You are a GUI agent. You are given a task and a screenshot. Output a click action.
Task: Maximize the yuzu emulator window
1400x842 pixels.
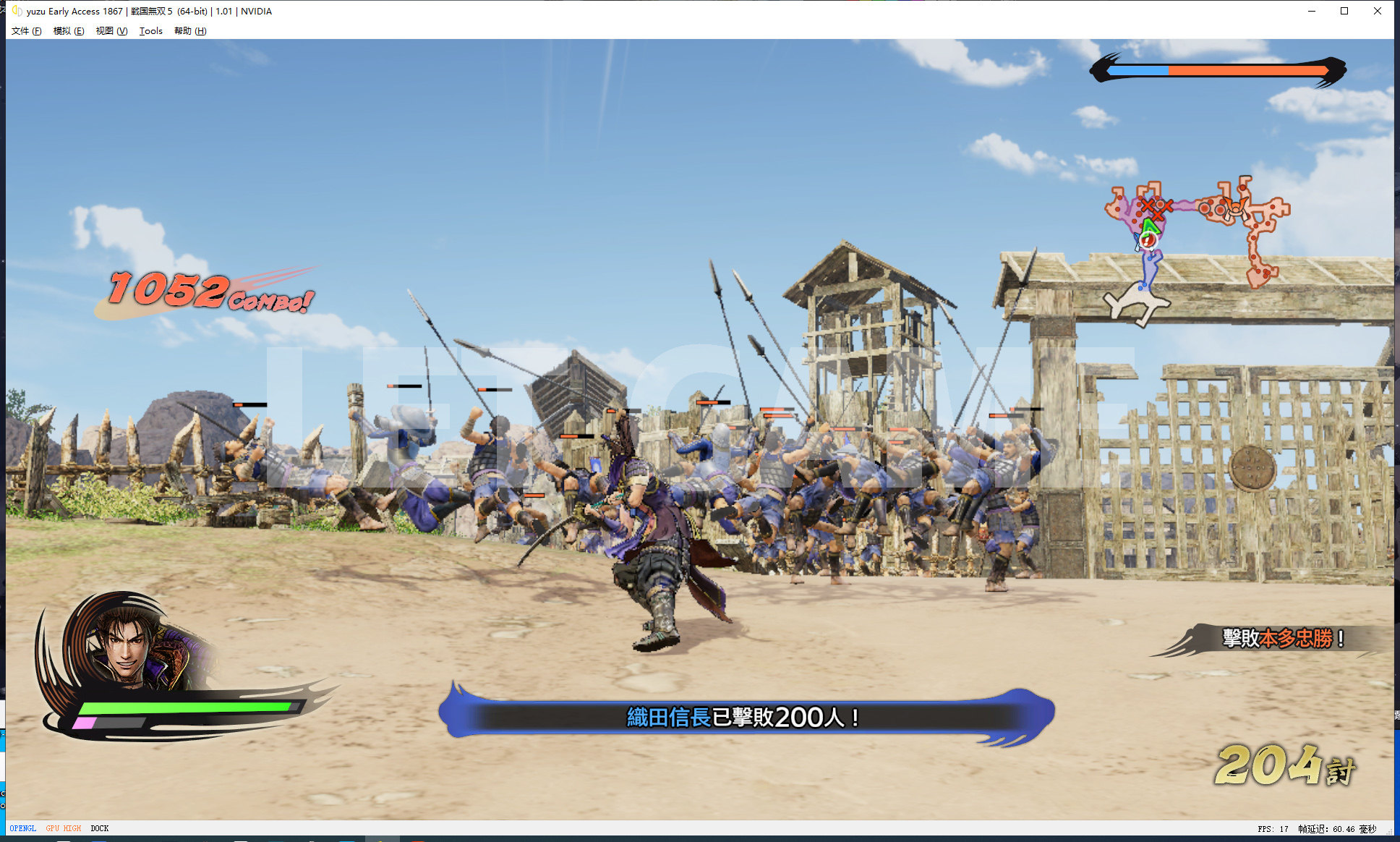pos(1344,11)
